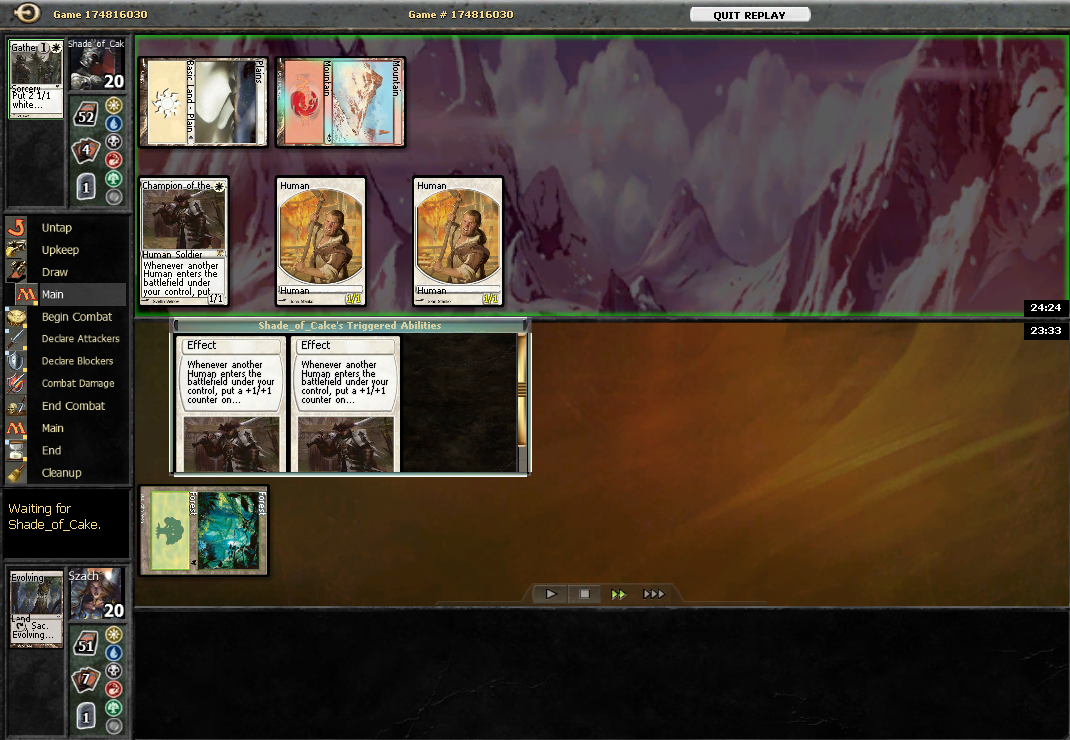
Task: Select the Combat Damage step
Action: [x=78, y=383]
